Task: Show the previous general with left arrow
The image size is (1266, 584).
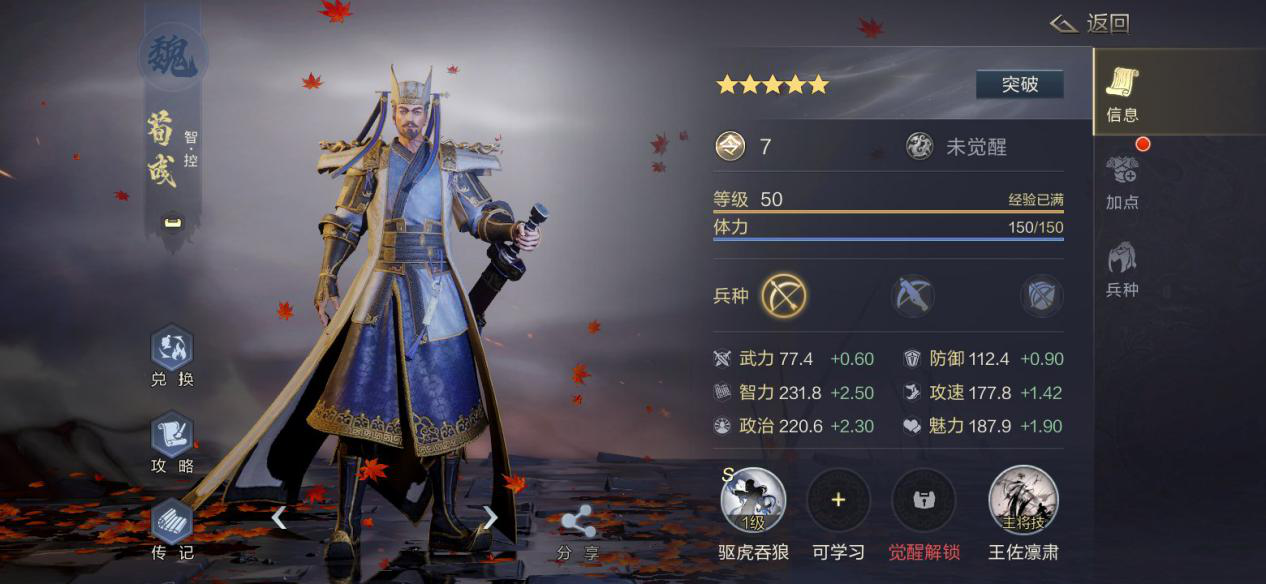Action: [x=279, y=517]
